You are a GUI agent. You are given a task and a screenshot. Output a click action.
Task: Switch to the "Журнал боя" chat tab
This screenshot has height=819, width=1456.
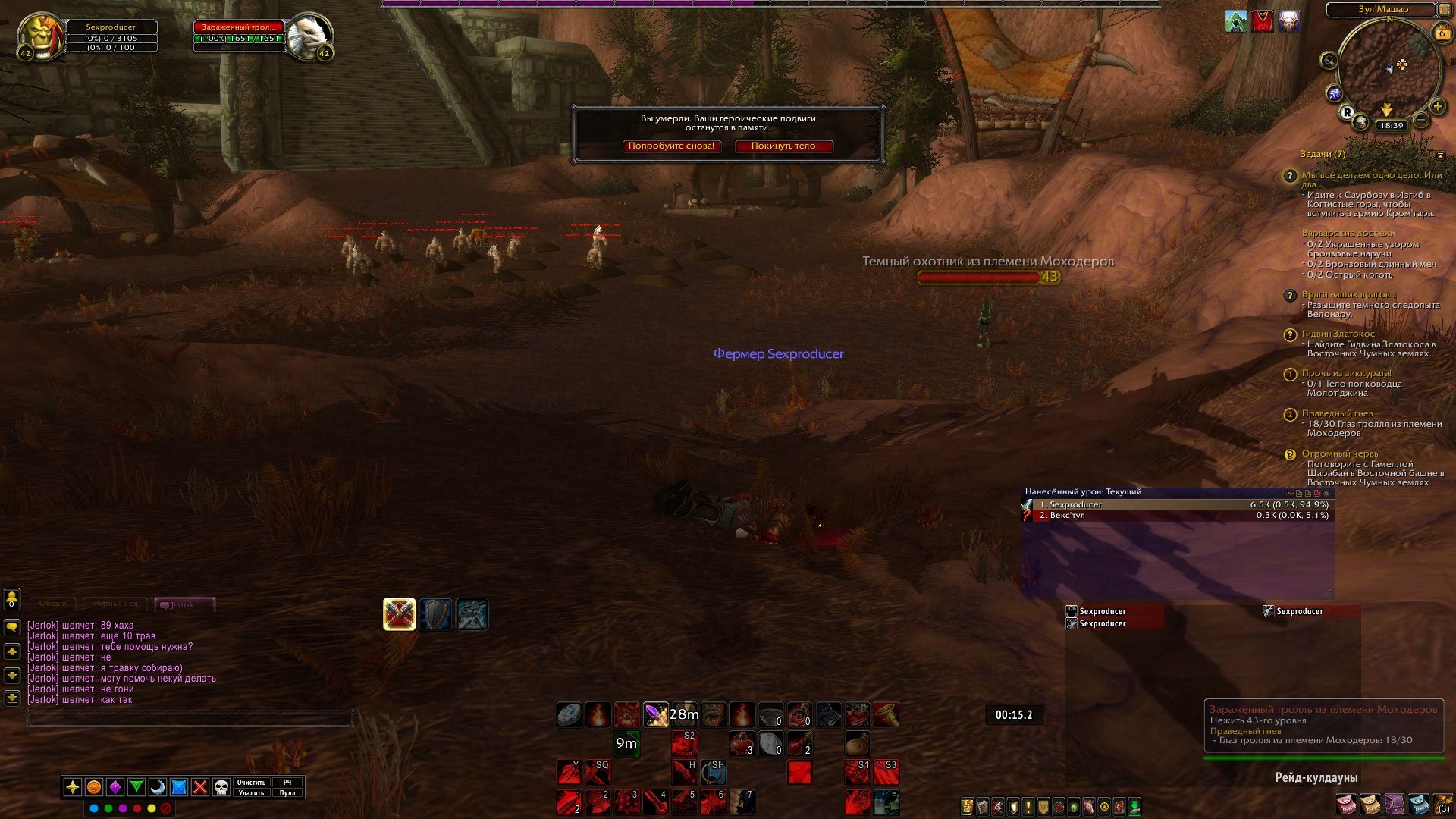115,604
